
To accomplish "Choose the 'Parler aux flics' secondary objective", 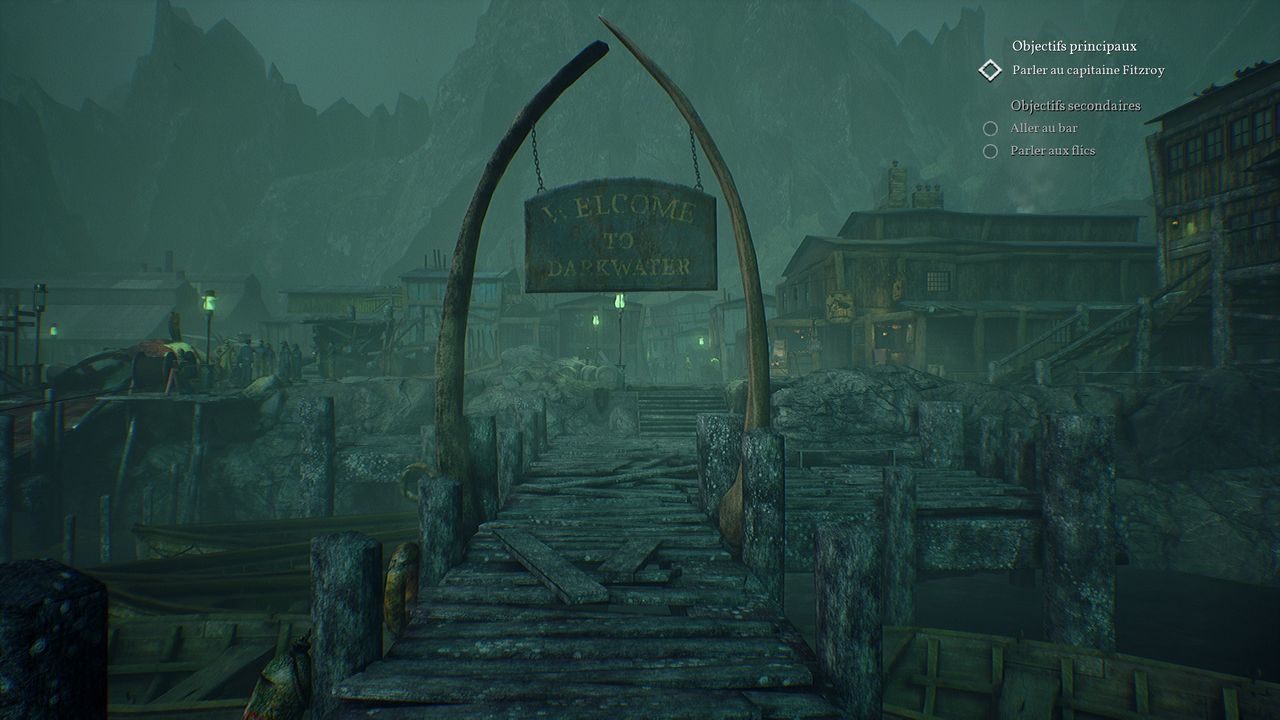I will pos(1052,151).
